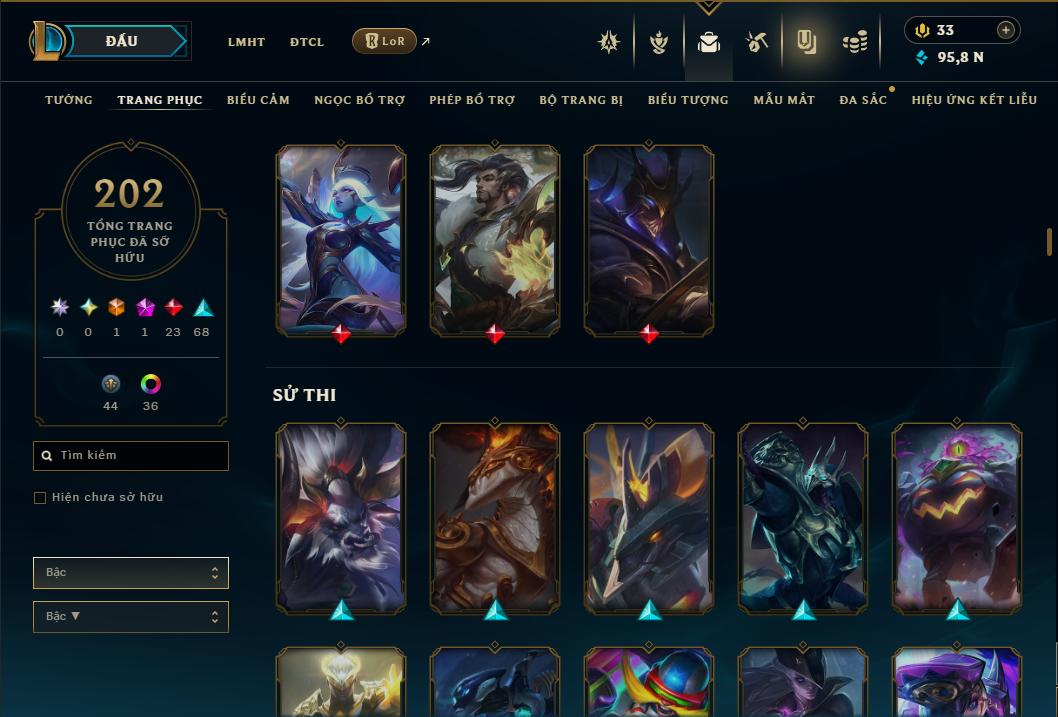
Task: Open the collection backpack icon
Action: click(709, 42)
